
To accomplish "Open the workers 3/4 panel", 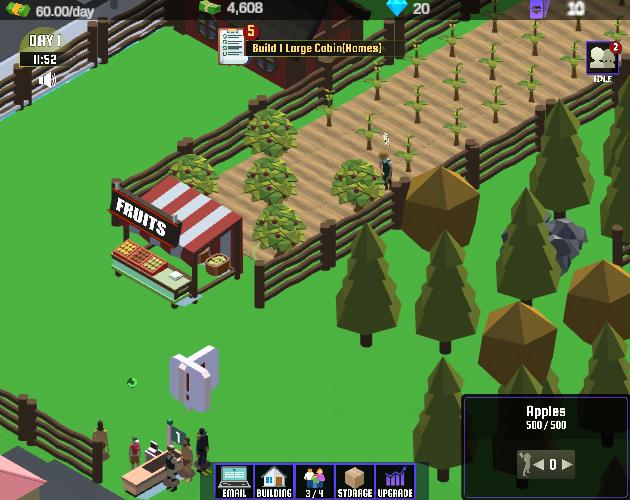I will (314, 481).
